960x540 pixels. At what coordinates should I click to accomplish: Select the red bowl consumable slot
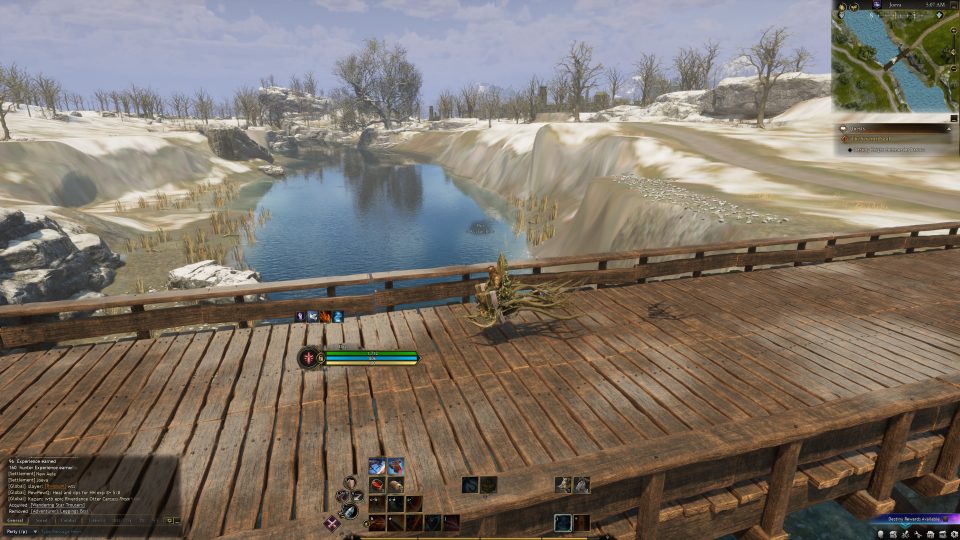point(376,485)
